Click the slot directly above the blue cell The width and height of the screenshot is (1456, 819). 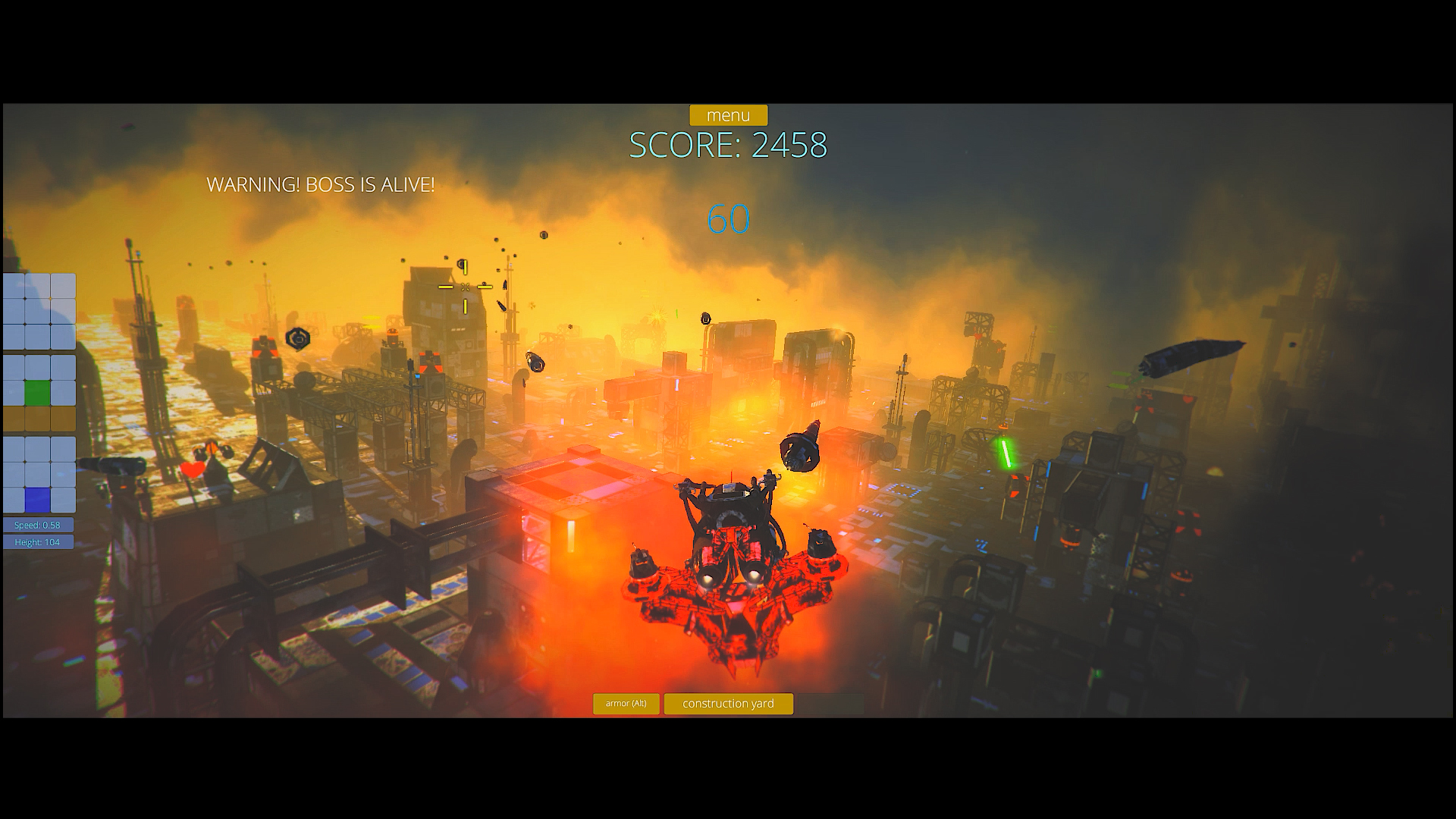(x=38, y=473)
